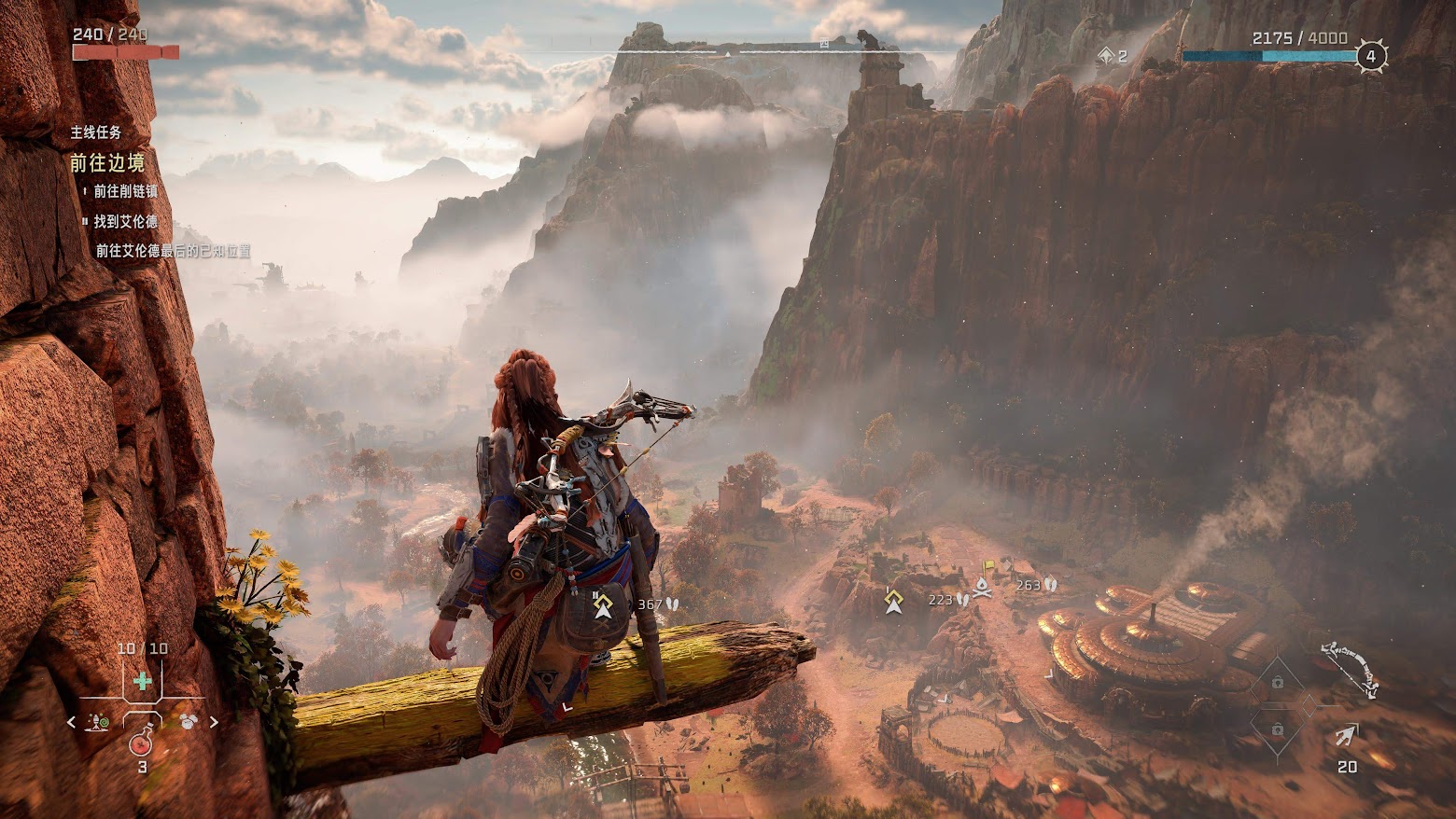Open the level 4 badge
Image resolution: width=1456 pixels, height=819 pixels.
coord(1370,56)
